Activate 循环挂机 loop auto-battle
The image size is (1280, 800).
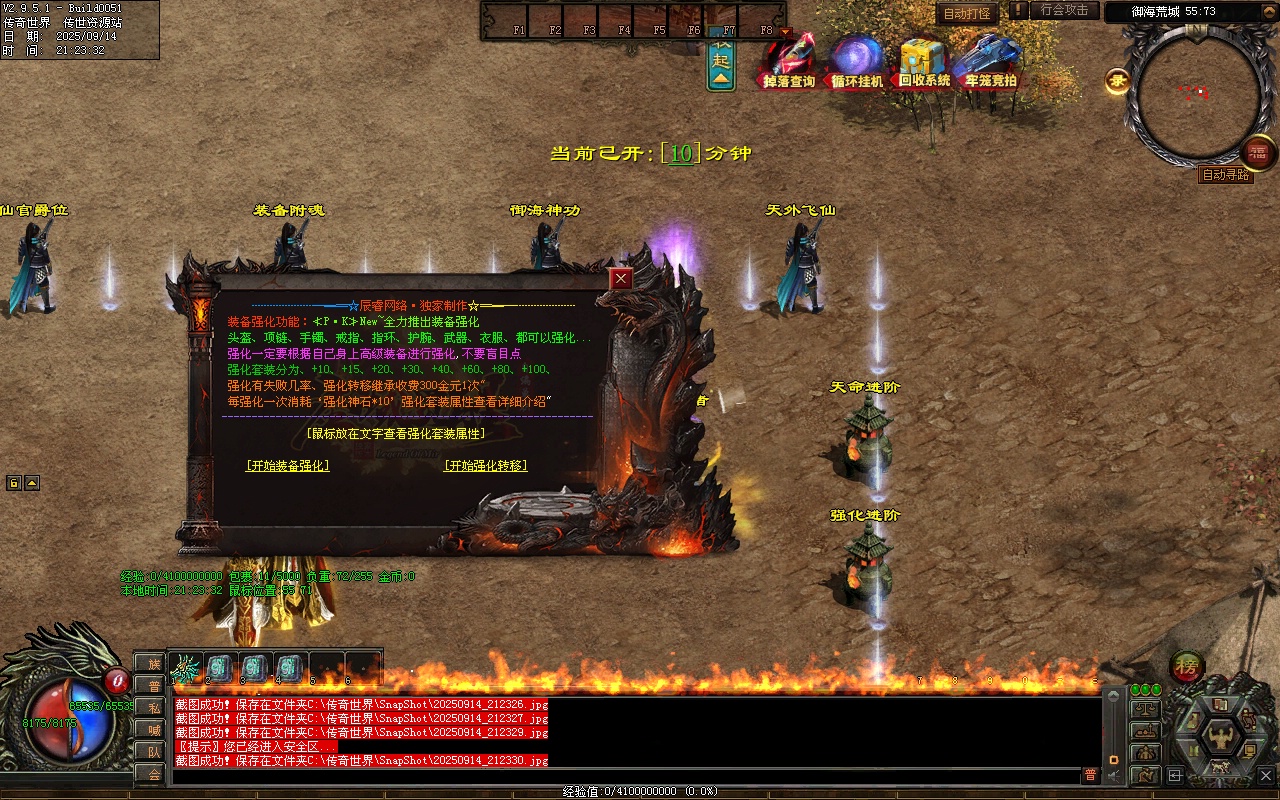(857, 63)
